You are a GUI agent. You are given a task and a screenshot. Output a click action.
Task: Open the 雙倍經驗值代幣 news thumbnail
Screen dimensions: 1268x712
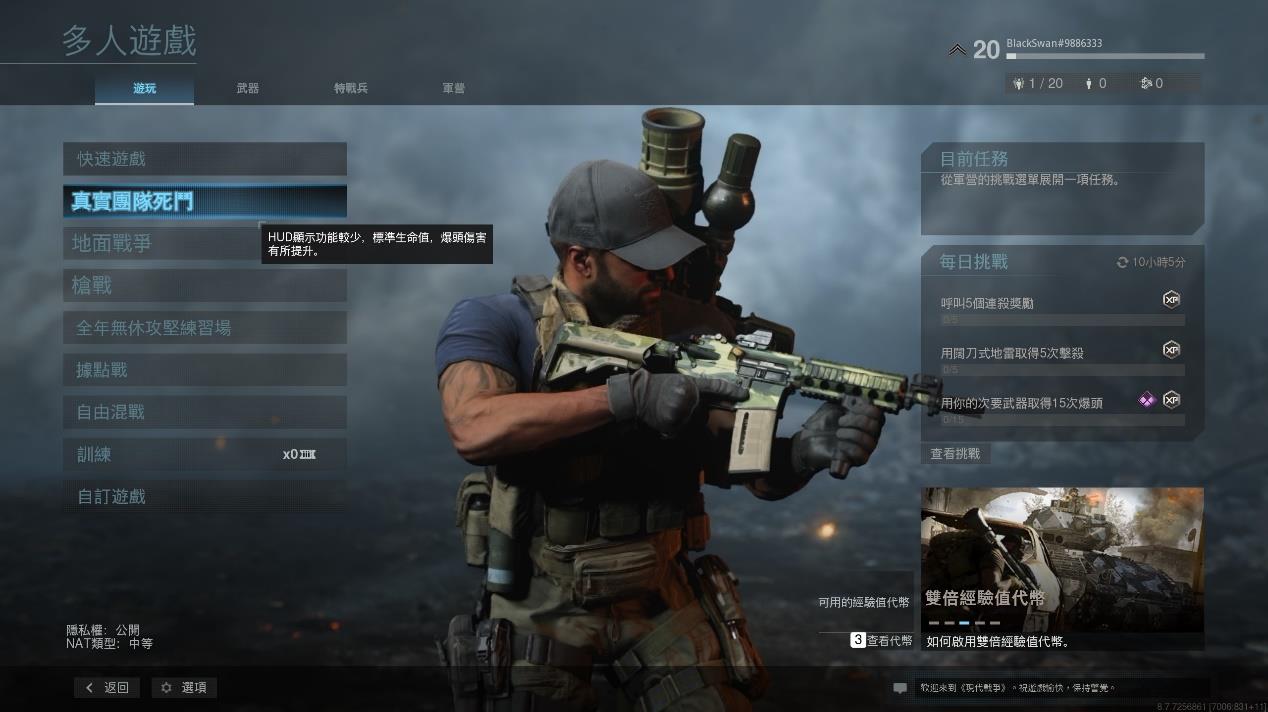coord(1062,558)
